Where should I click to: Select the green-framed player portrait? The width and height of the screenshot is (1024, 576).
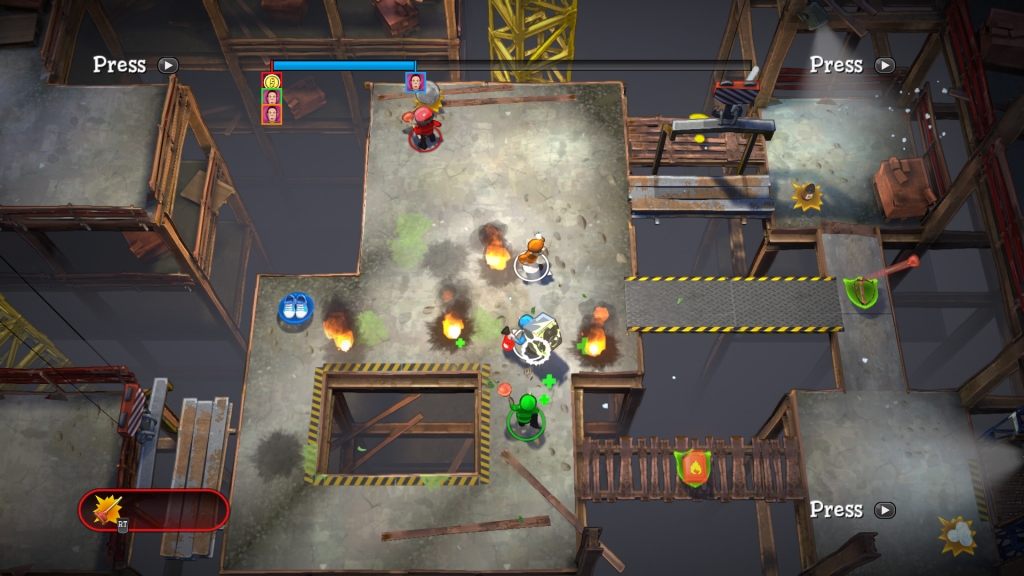[272, 97]
